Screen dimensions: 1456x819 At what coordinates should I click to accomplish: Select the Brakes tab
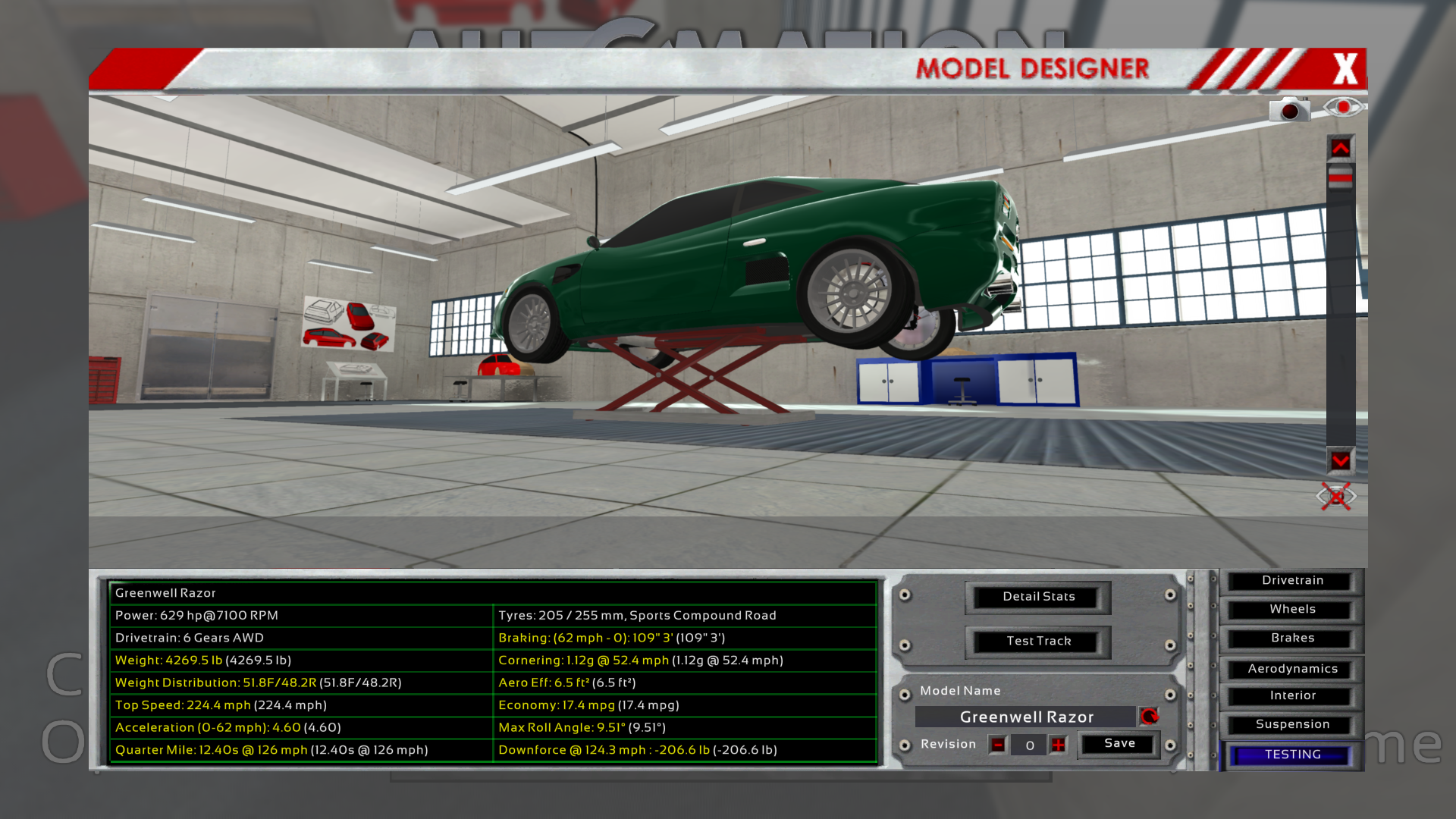coord(1292,639)
